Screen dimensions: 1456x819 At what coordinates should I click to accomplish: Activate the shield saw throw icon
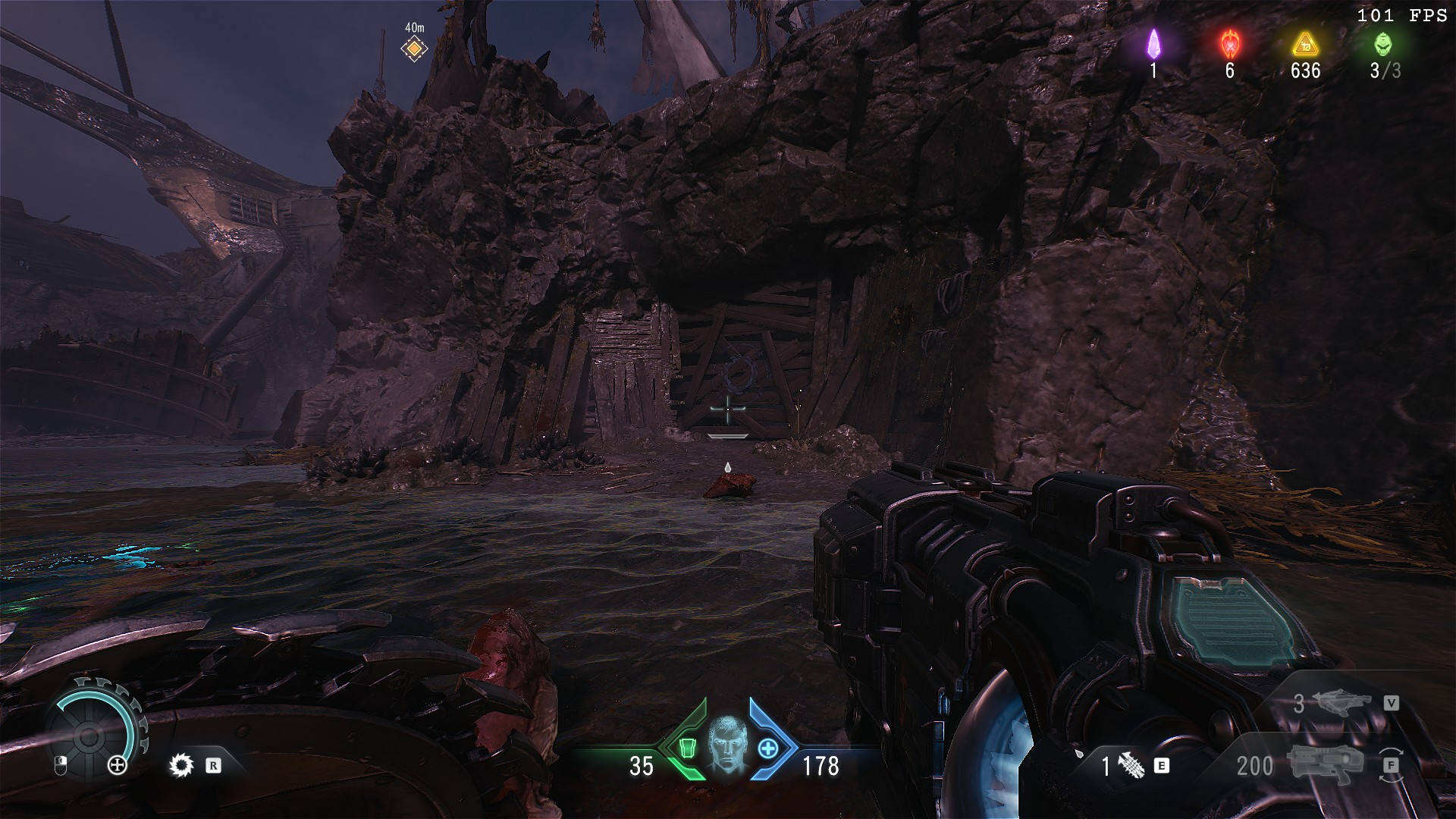point(181,765)
